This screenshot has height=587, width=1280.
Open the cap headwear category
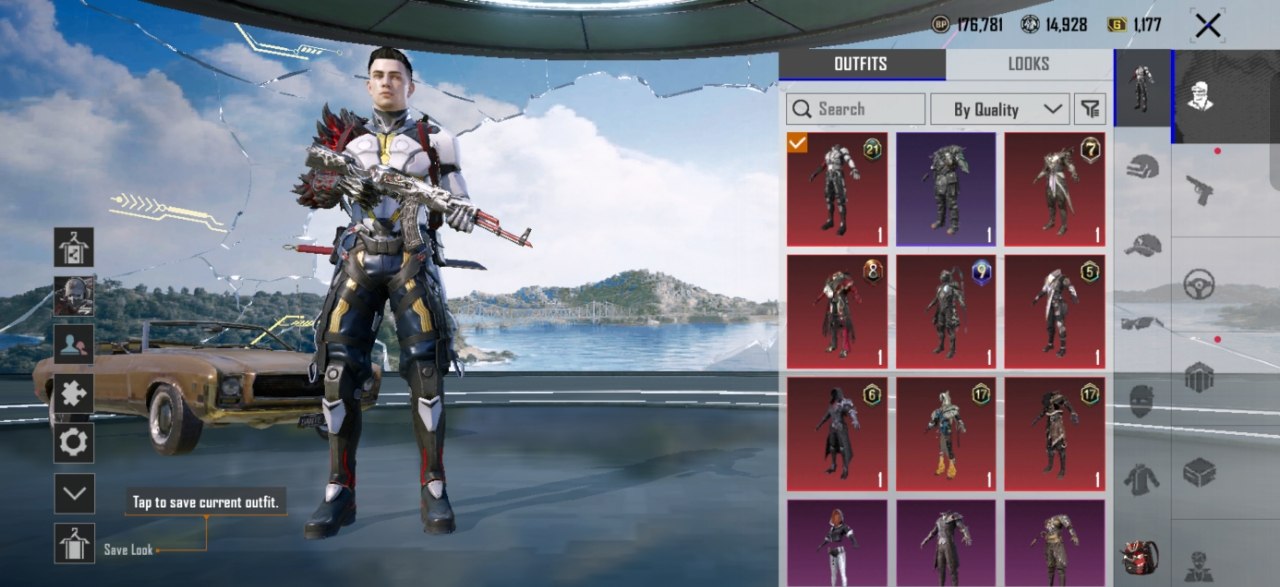point(1142,245)
